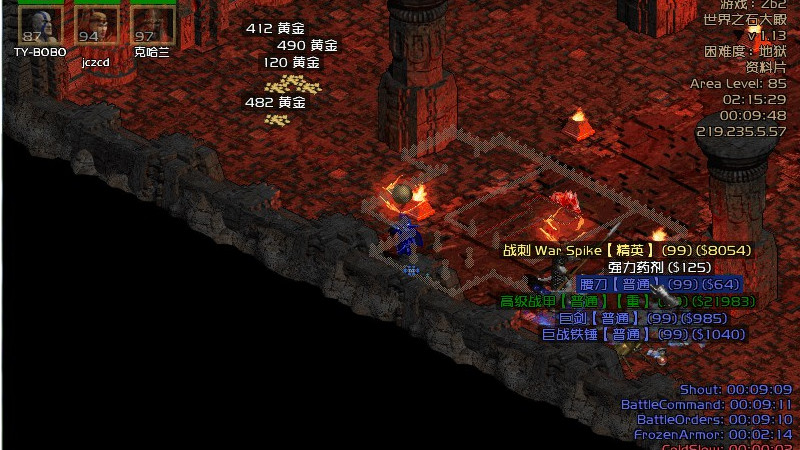Collect the 490 黄金 gold label
Screen dimensions: 800x450
[x=307, y=46]
